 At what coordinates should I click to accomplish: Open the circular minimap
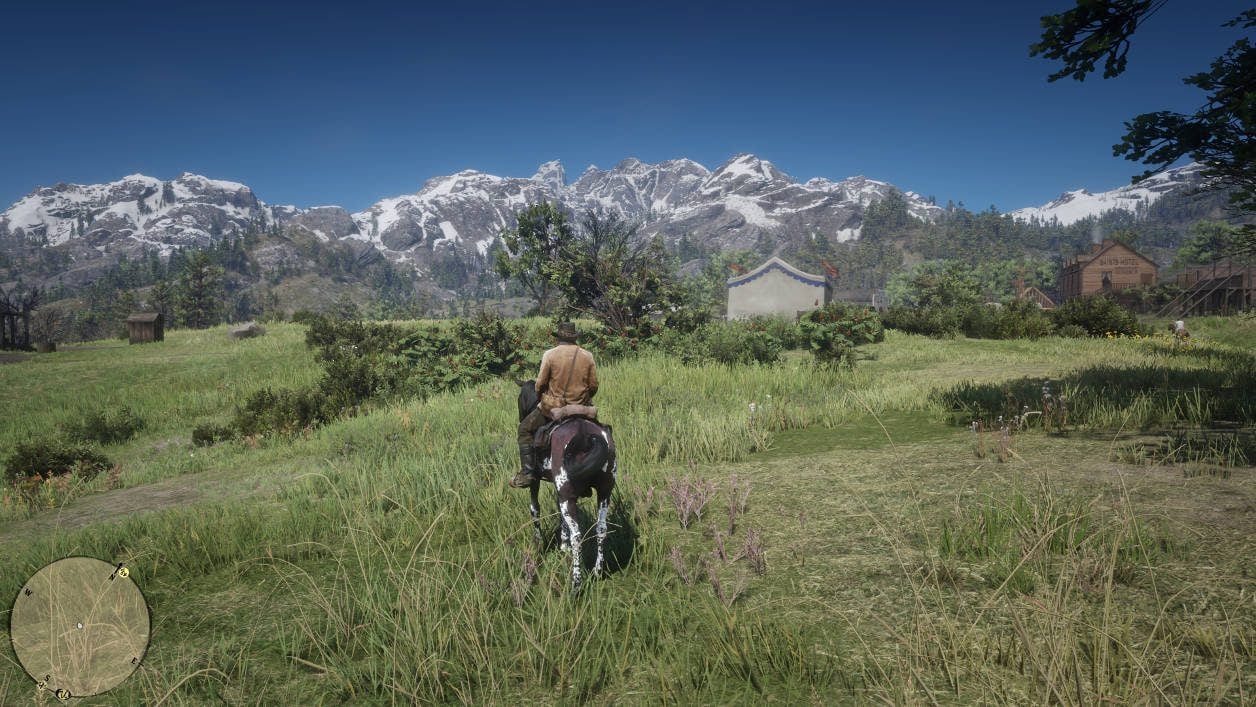80,627
